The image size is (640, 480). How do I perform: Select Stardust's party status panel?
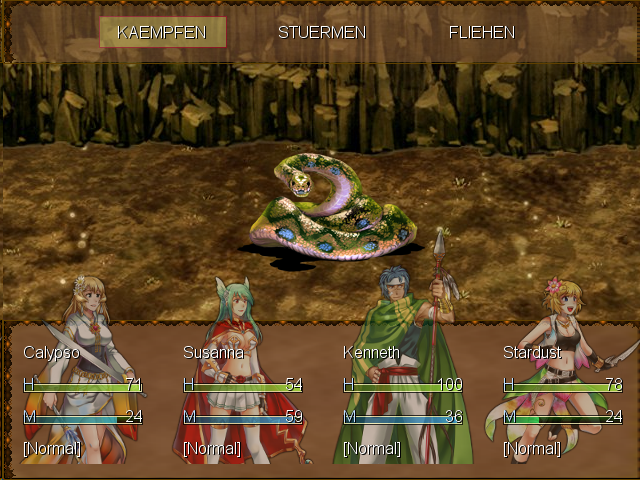[563, 400]
